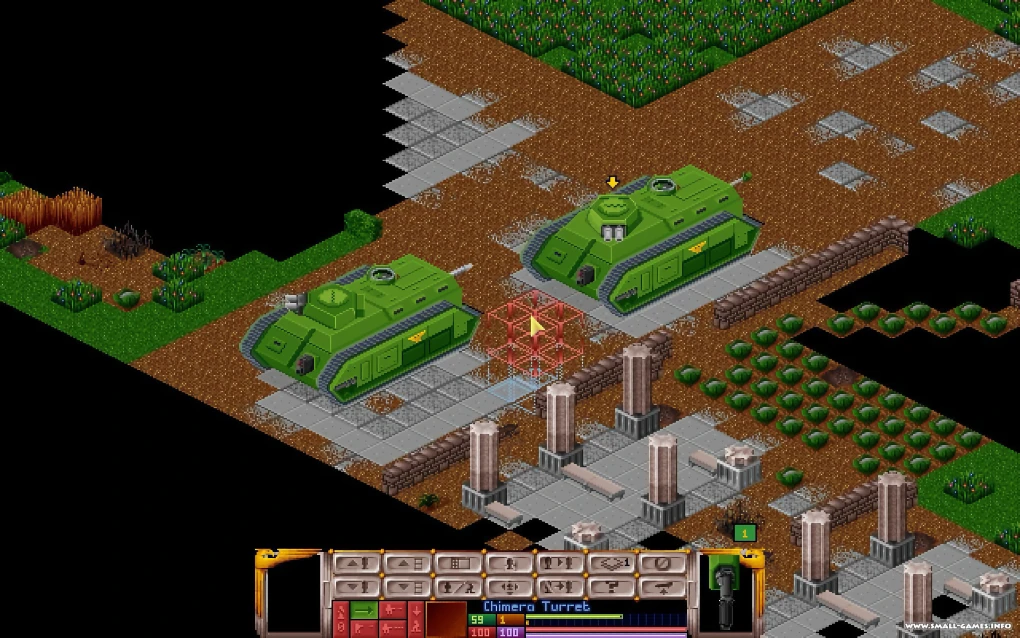Viewport: 1020px width, 638px height.
Task: Open options with the question mark button
Action: 615,587
